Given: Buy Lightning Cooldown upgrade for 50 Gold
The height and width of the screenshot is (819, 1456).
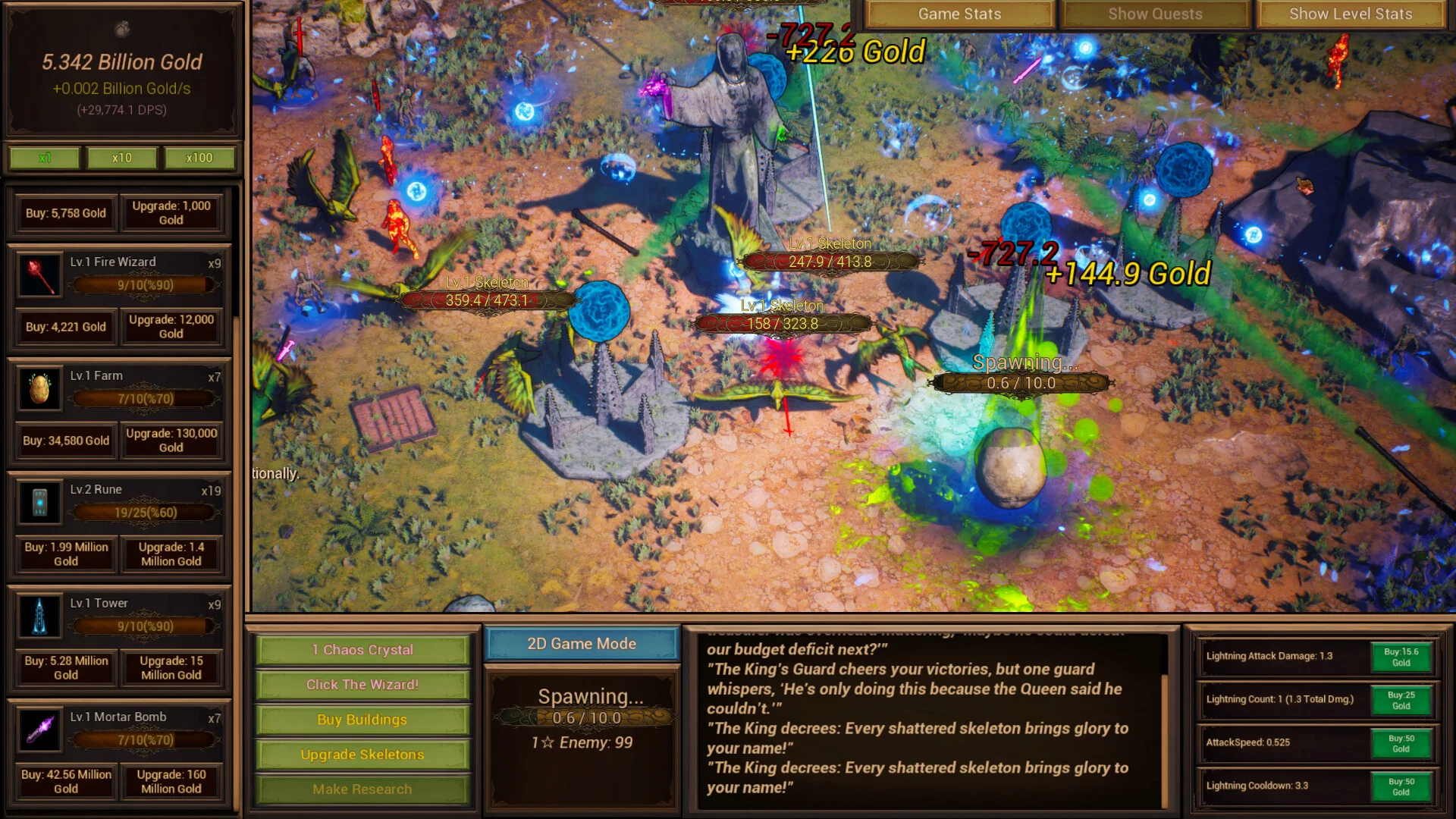Looking at the screenshot, I should click(1401, 786).
